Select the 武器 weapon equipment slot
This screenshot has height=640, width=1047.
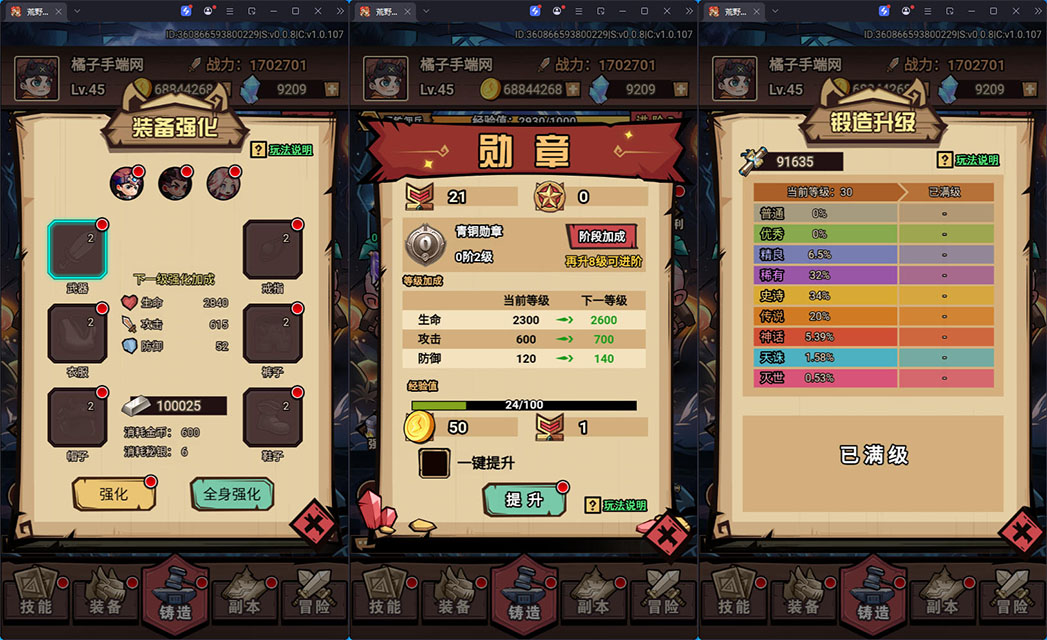click(78, 249)
